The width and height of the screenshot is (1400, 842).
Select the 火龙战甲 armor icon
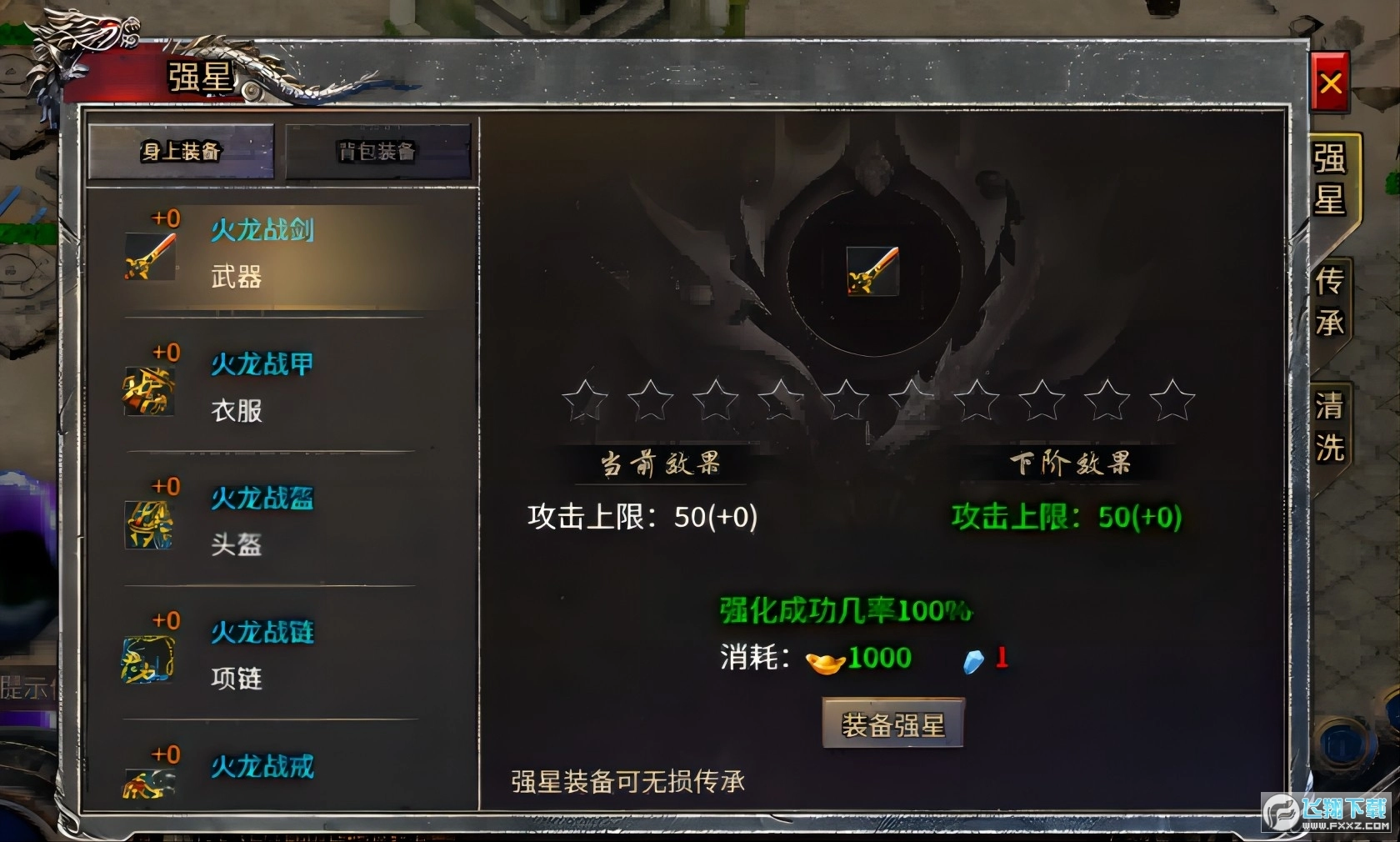tap(150, 392)
